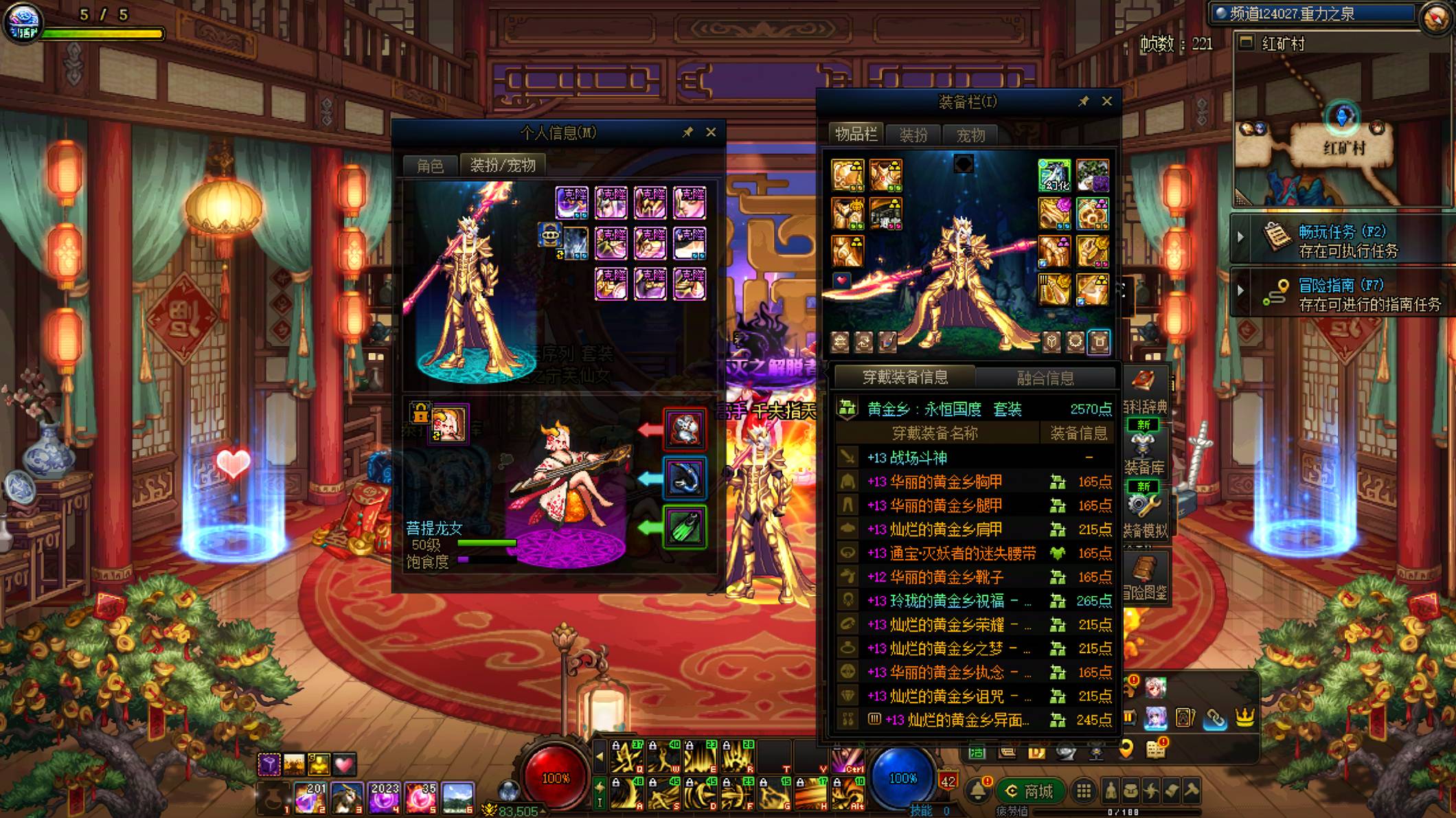Pin the 装备栏 window

click(1083, 102)
